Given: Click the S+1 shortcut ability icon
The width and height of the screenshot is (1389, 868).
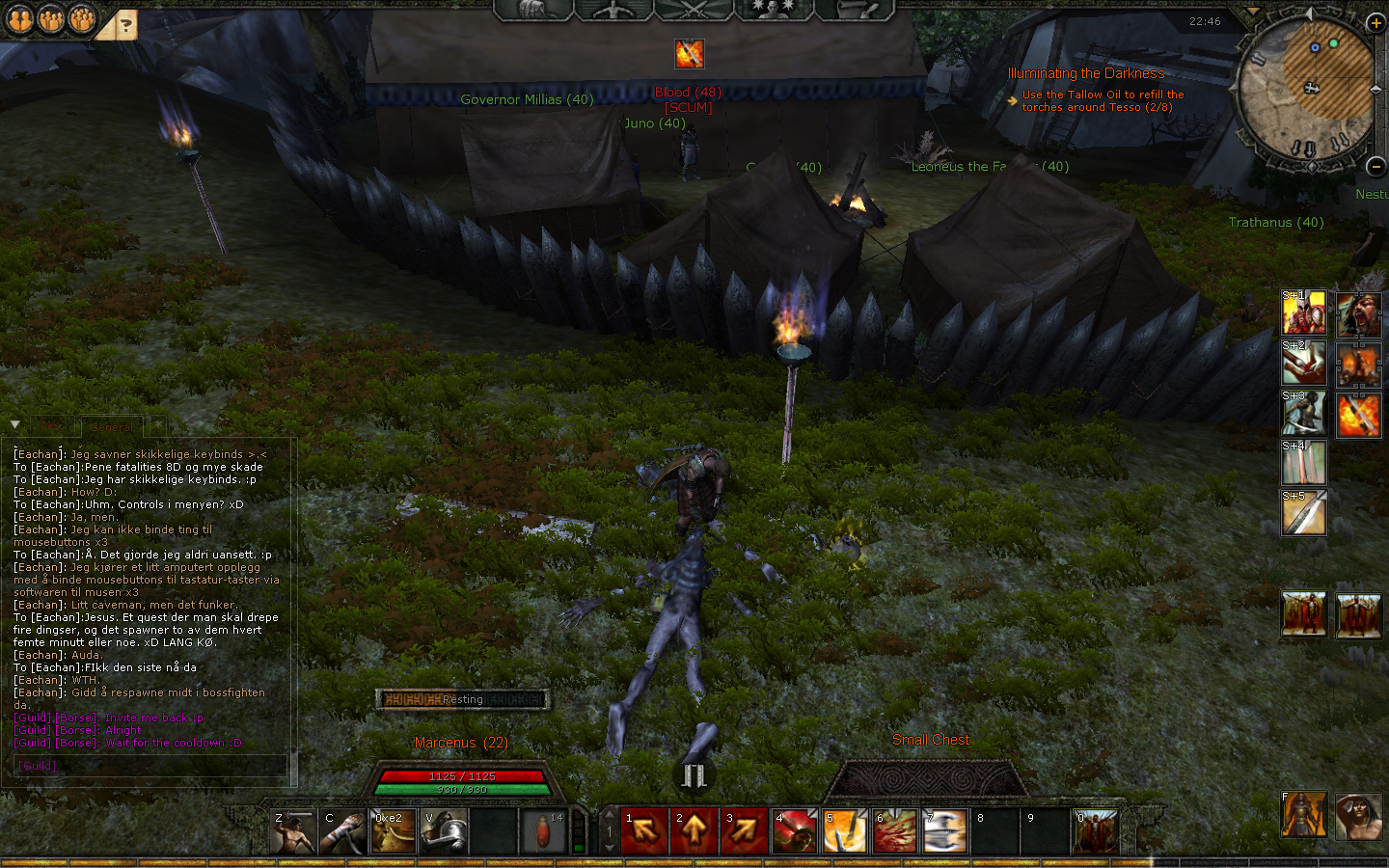Looking at the screenshot, I should pos(1304,313).
